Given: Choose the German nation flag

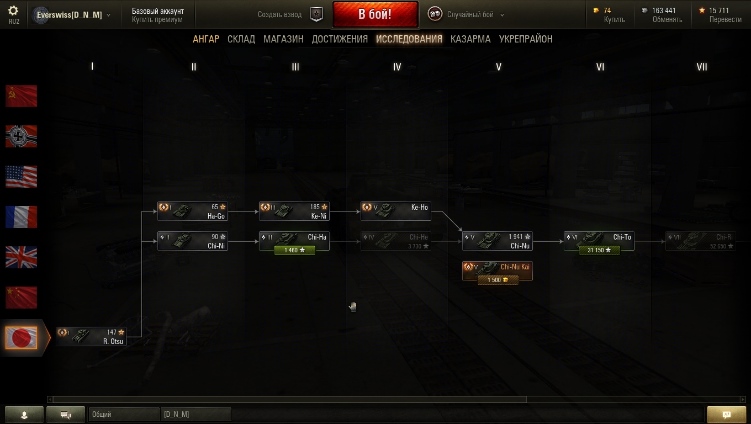Looking at the screenshot, I should click(21, 136).
